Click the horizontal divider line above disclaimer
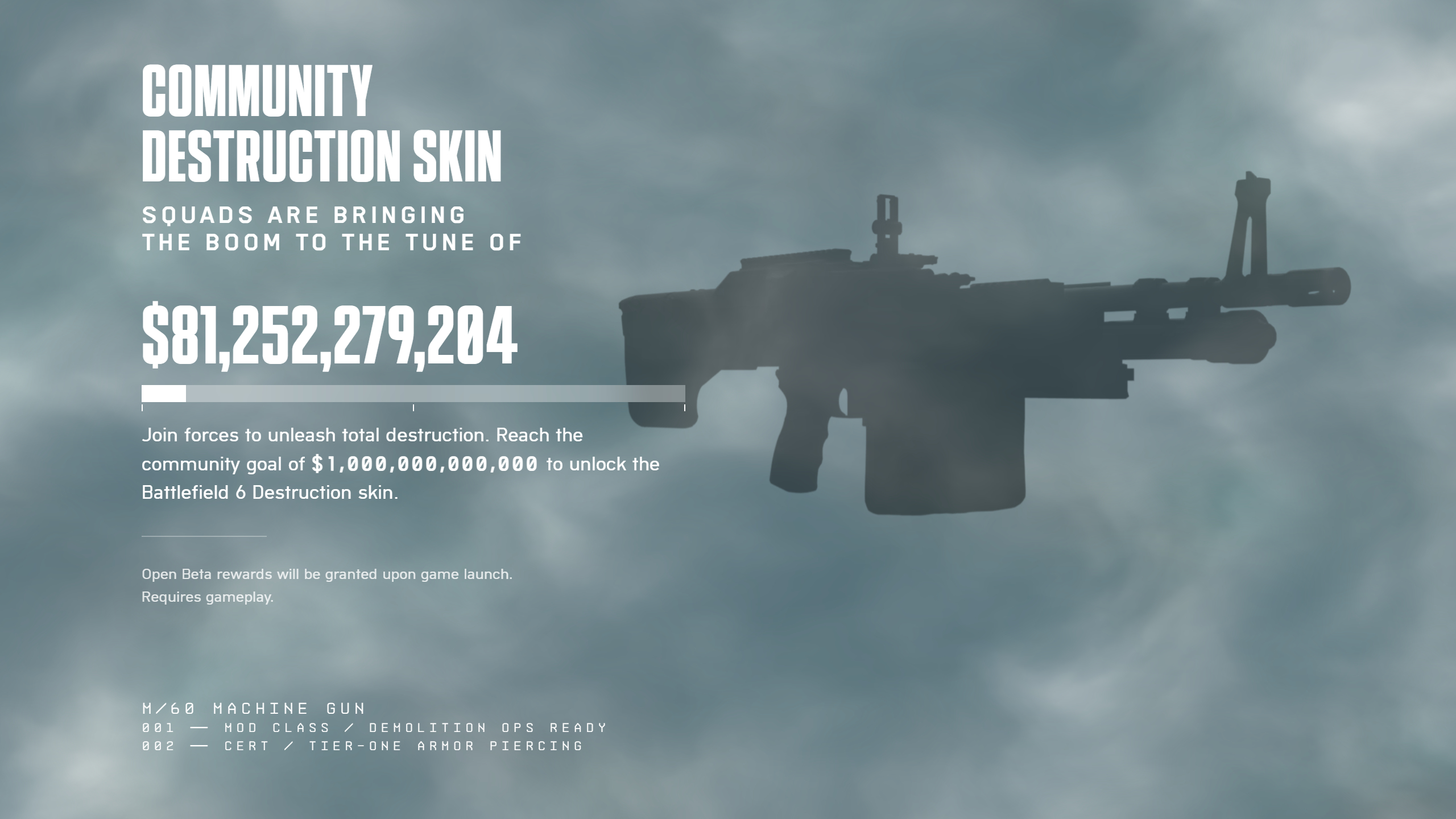 [x=205, y=535]
